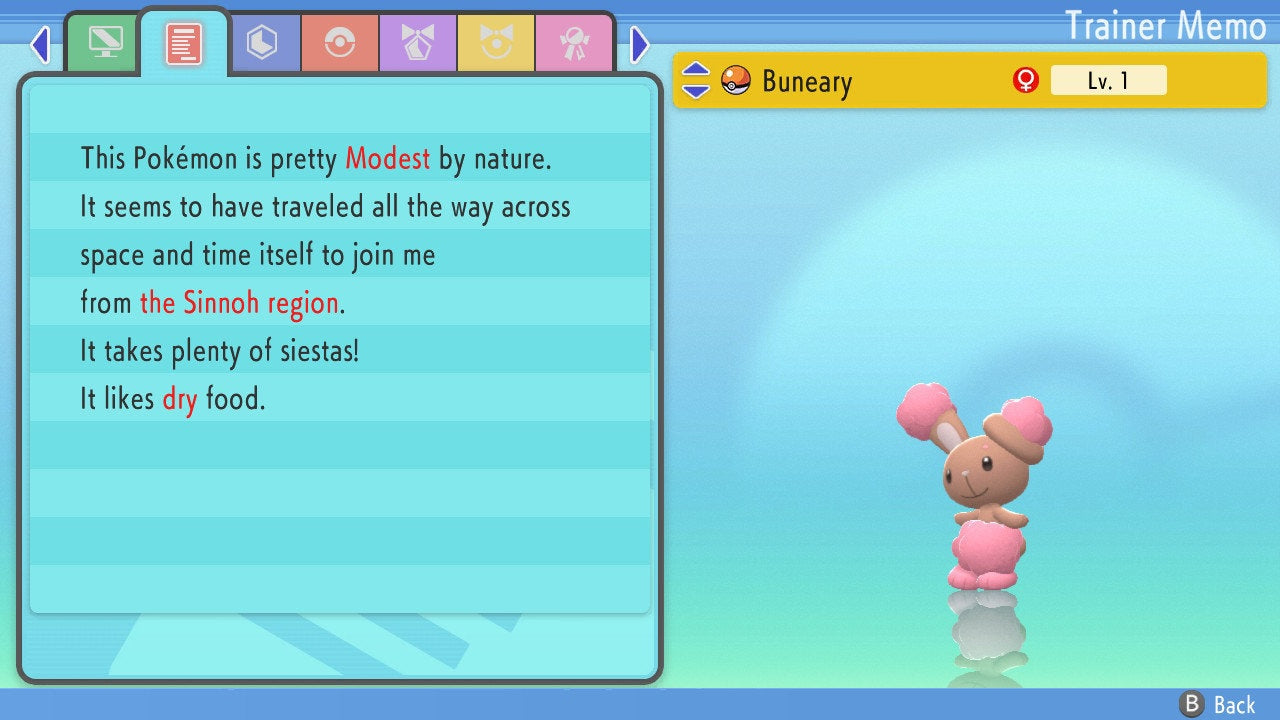Select the Trainer Memo document tab

click(183, 43)
